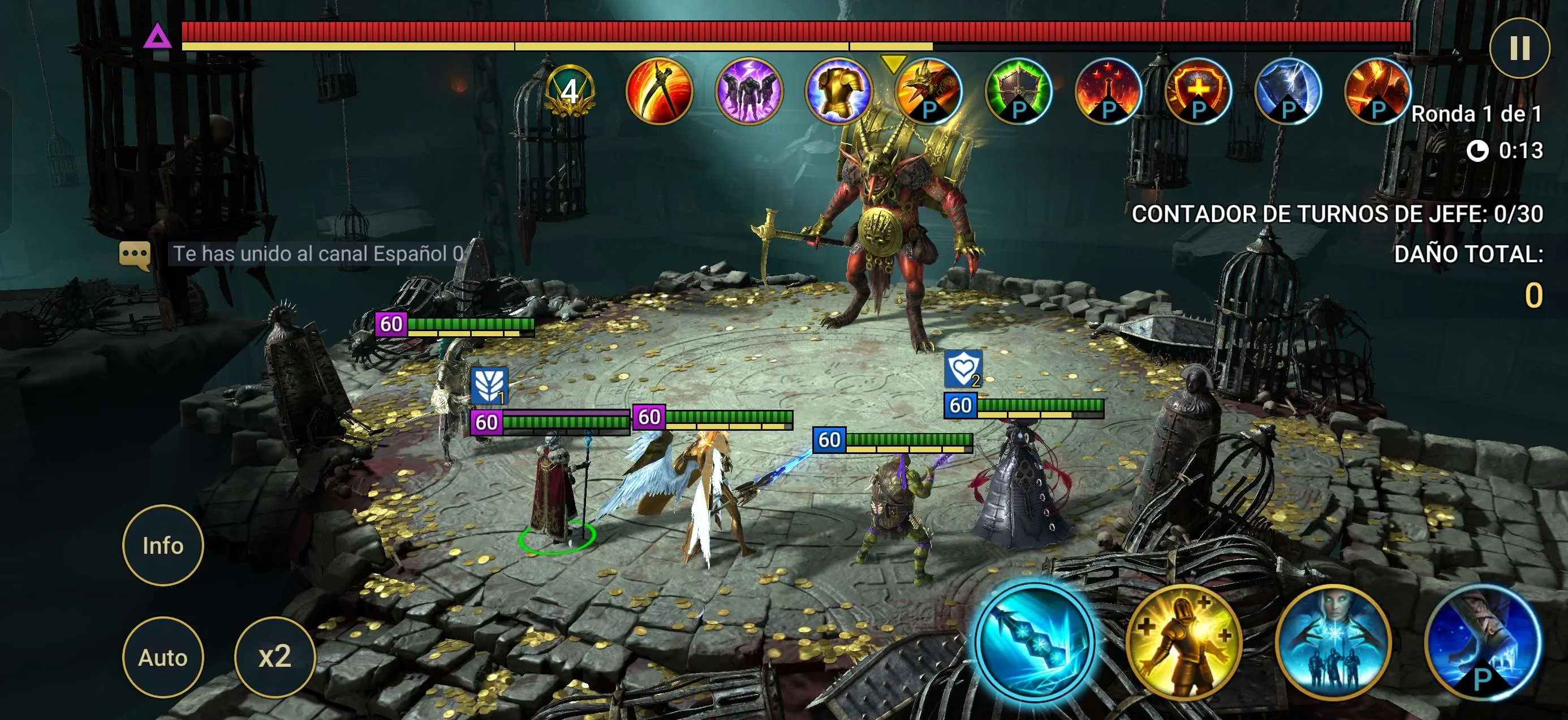Inspect the boss's green shield passive icon
Image resolution: width=1568 pixels, height=720 pixels.
1018,91
